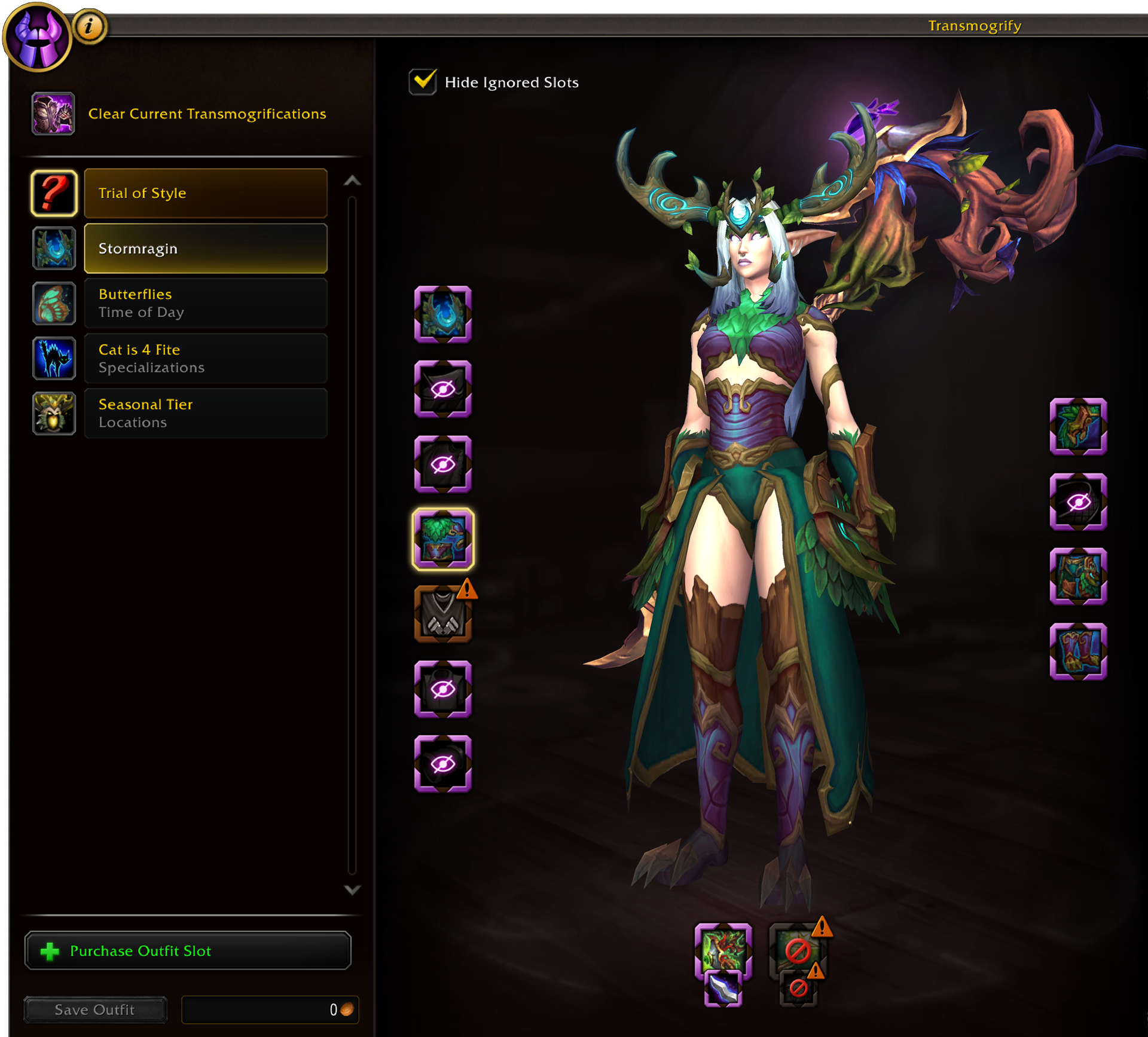This screenshot has height=1037, width=1148.
Task: Select the antlered head slot icon
Action: pyautogui.click(x=443, y=314)
